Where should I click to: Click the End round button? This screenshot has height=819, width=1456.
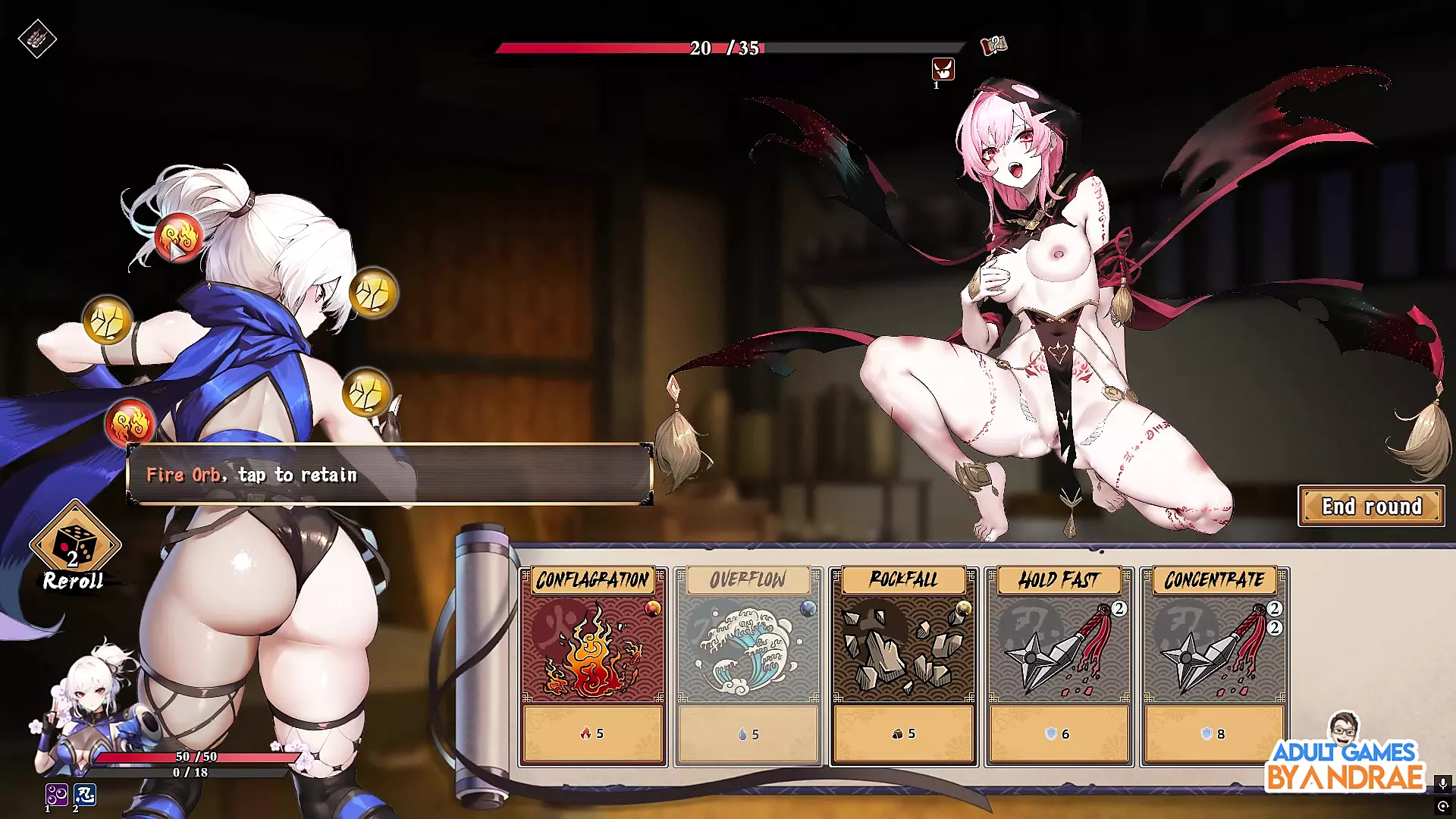1371,506
